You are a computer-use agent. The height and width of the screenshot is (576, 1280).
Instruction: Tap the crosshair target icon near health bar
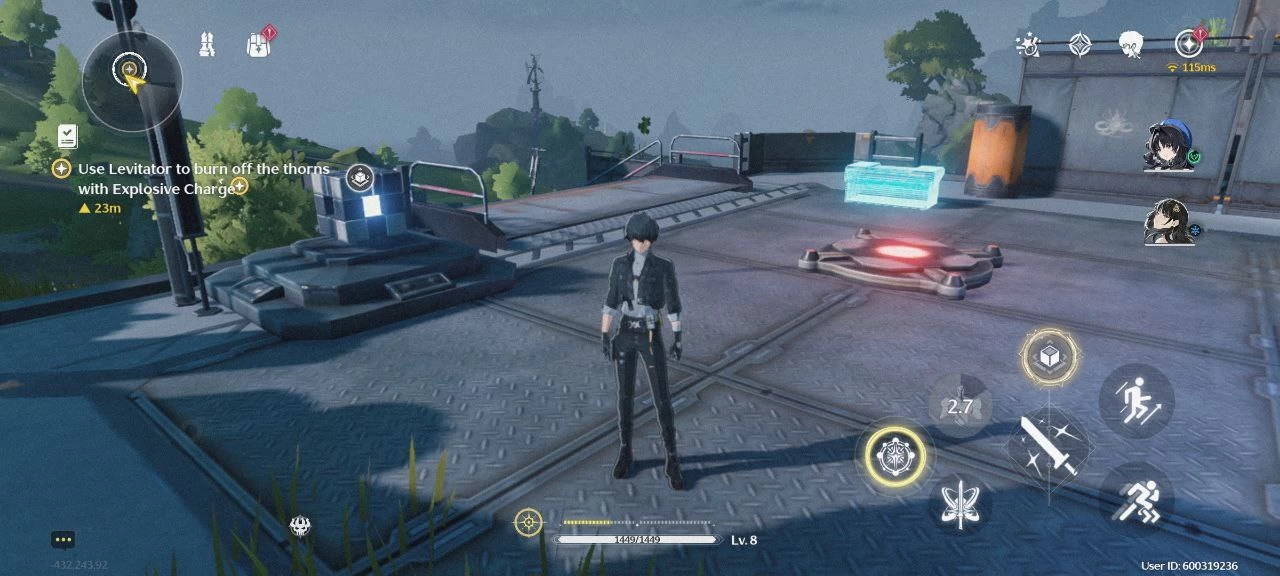pos(528,521)
